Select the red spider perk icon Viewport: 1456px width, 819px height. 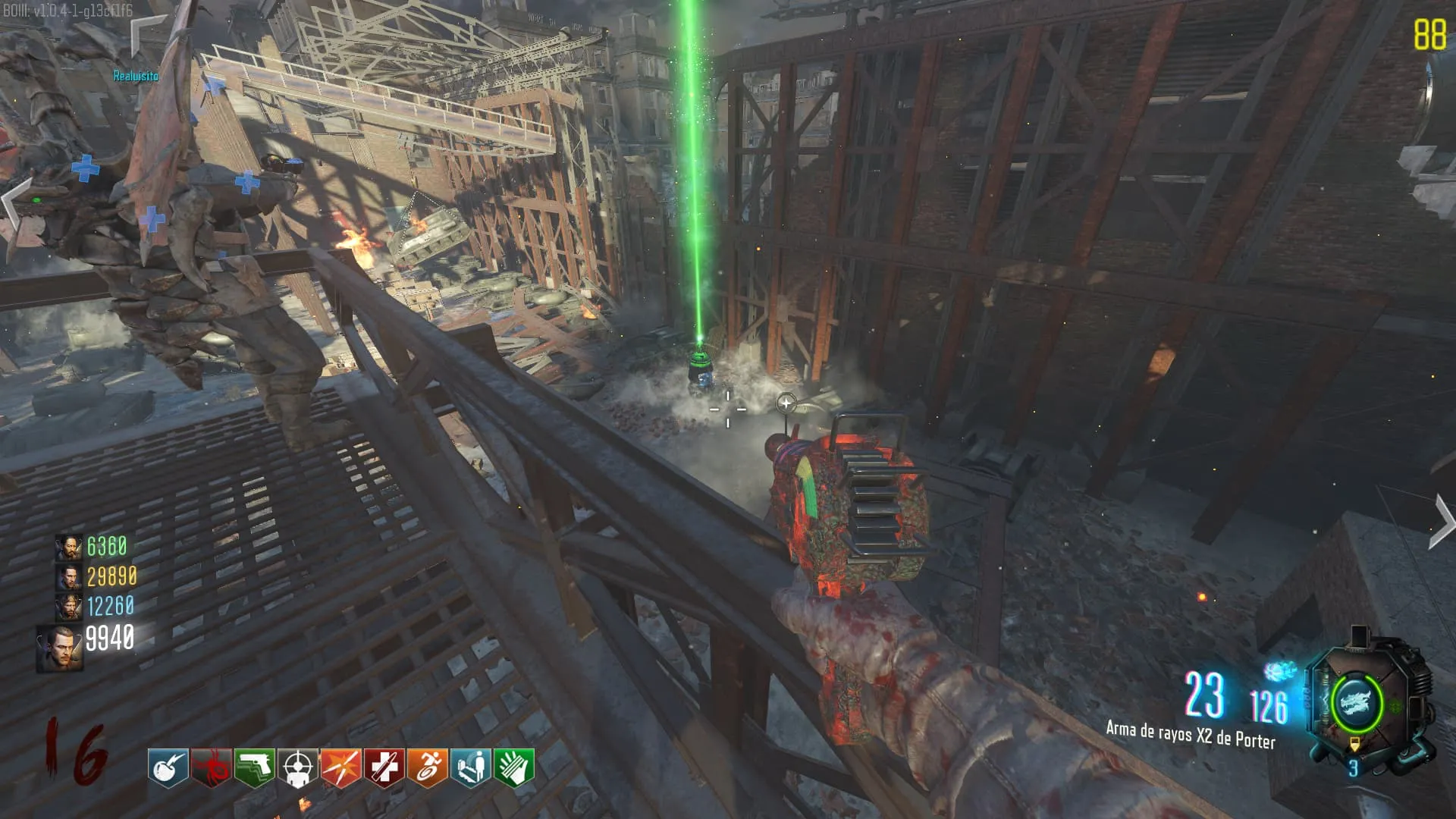click(x=211, y=767)
